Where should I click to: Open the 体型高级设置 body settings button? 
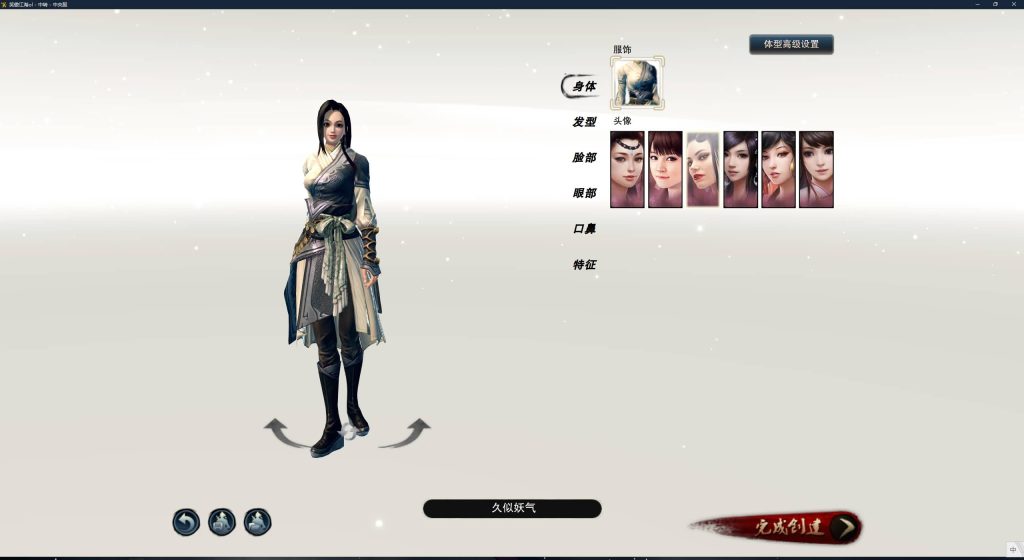pos(791,44)
